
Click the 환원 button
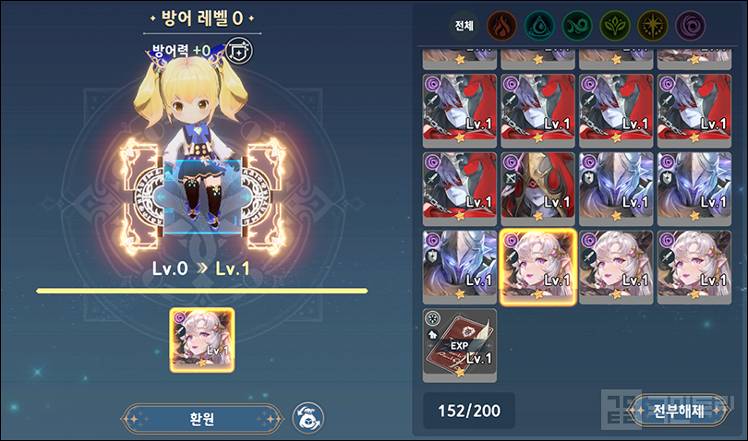202,417
